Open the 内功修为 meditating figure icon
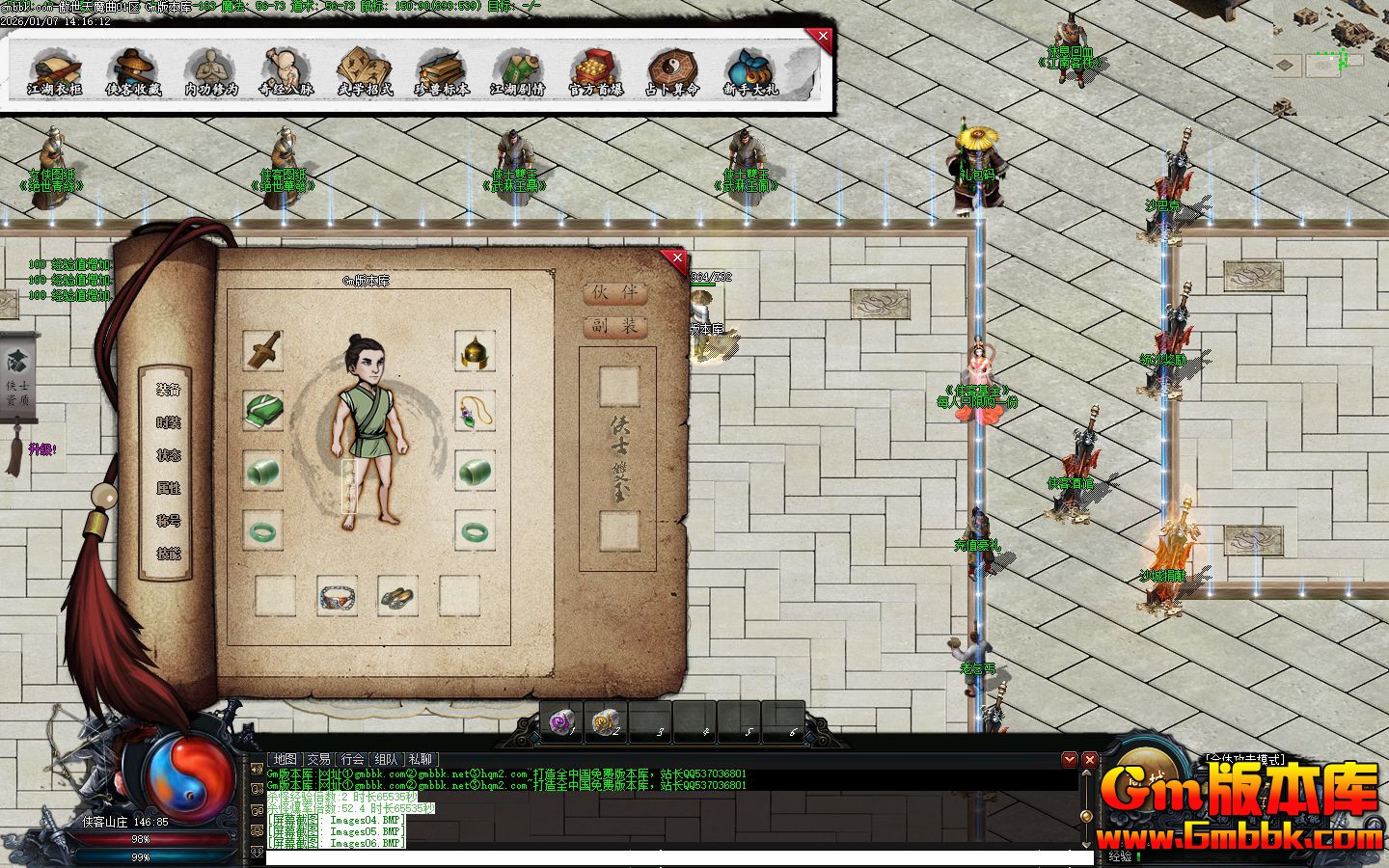1389x868 pixels. tap(210, 71)
